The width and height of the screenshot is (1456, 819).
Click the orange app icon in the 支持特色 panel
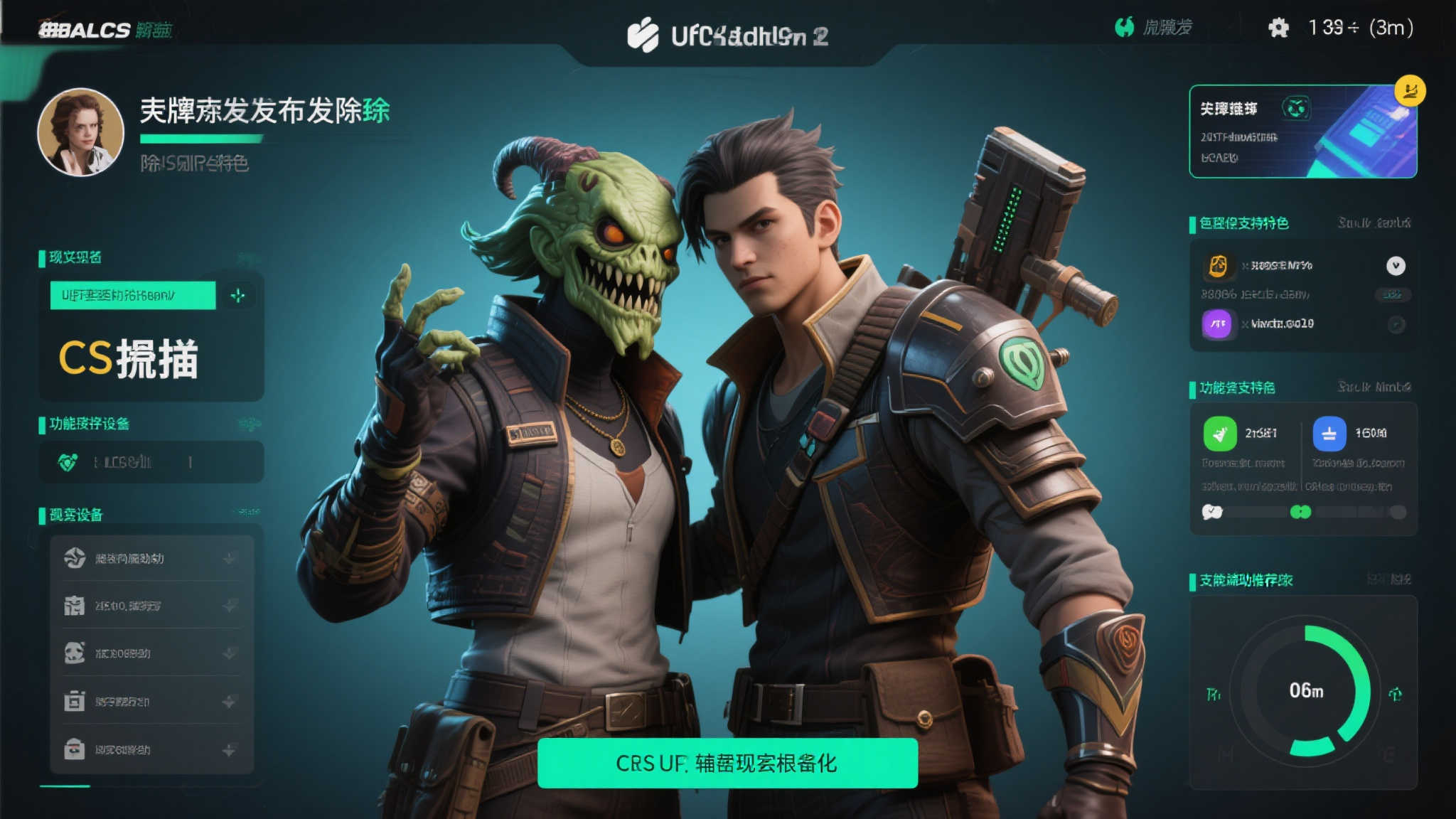(1219, 265)
